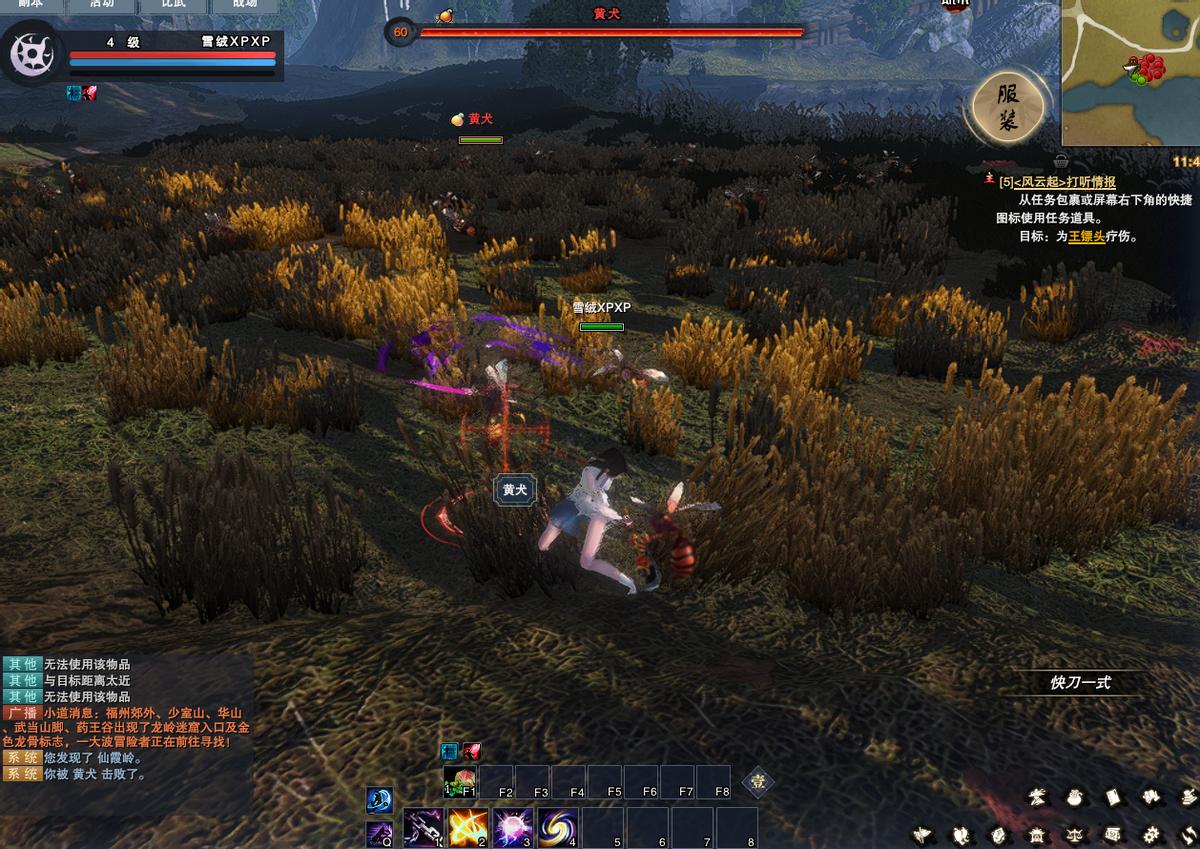Activate the swirling vortex skill in slot 4

(557, 828)
